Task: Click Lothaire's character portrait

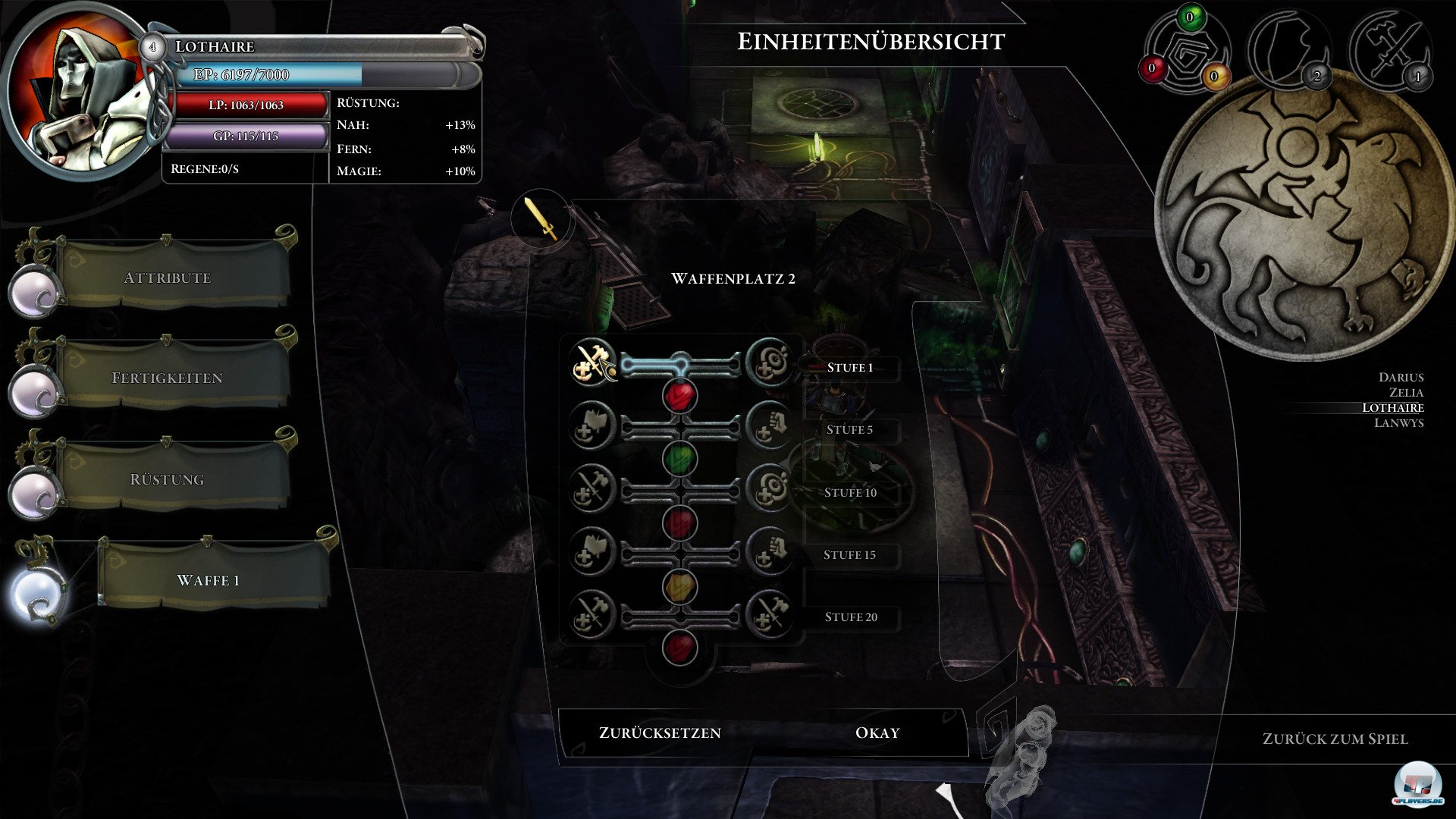Action: coord(85,91)
